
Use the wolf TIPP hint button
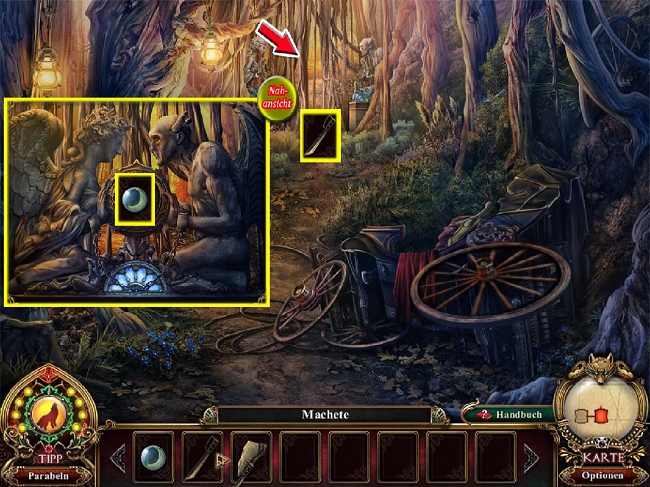[x=48, y=412]
